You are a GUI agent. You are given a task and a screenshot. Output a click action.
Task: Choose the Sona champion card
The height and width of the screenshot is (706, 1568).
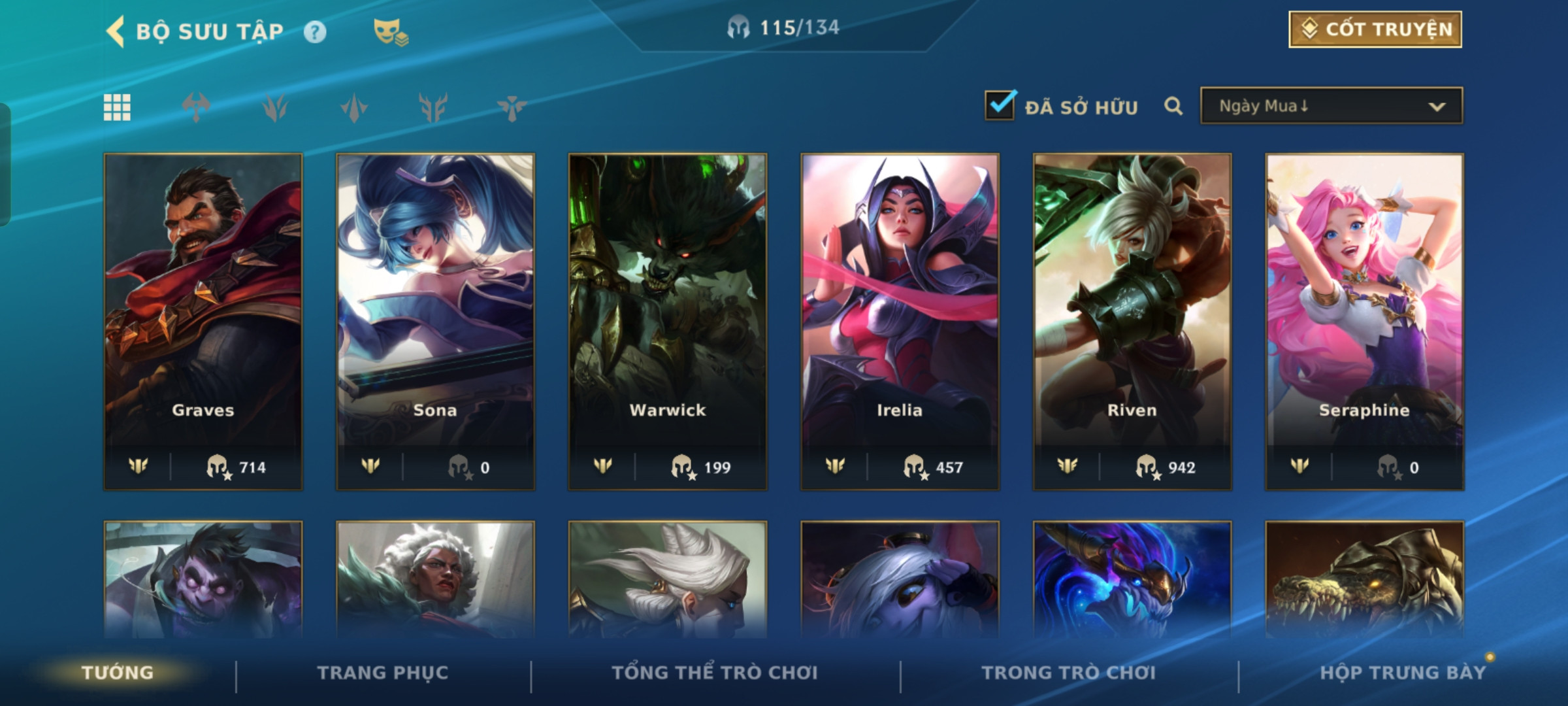(435, 321)
